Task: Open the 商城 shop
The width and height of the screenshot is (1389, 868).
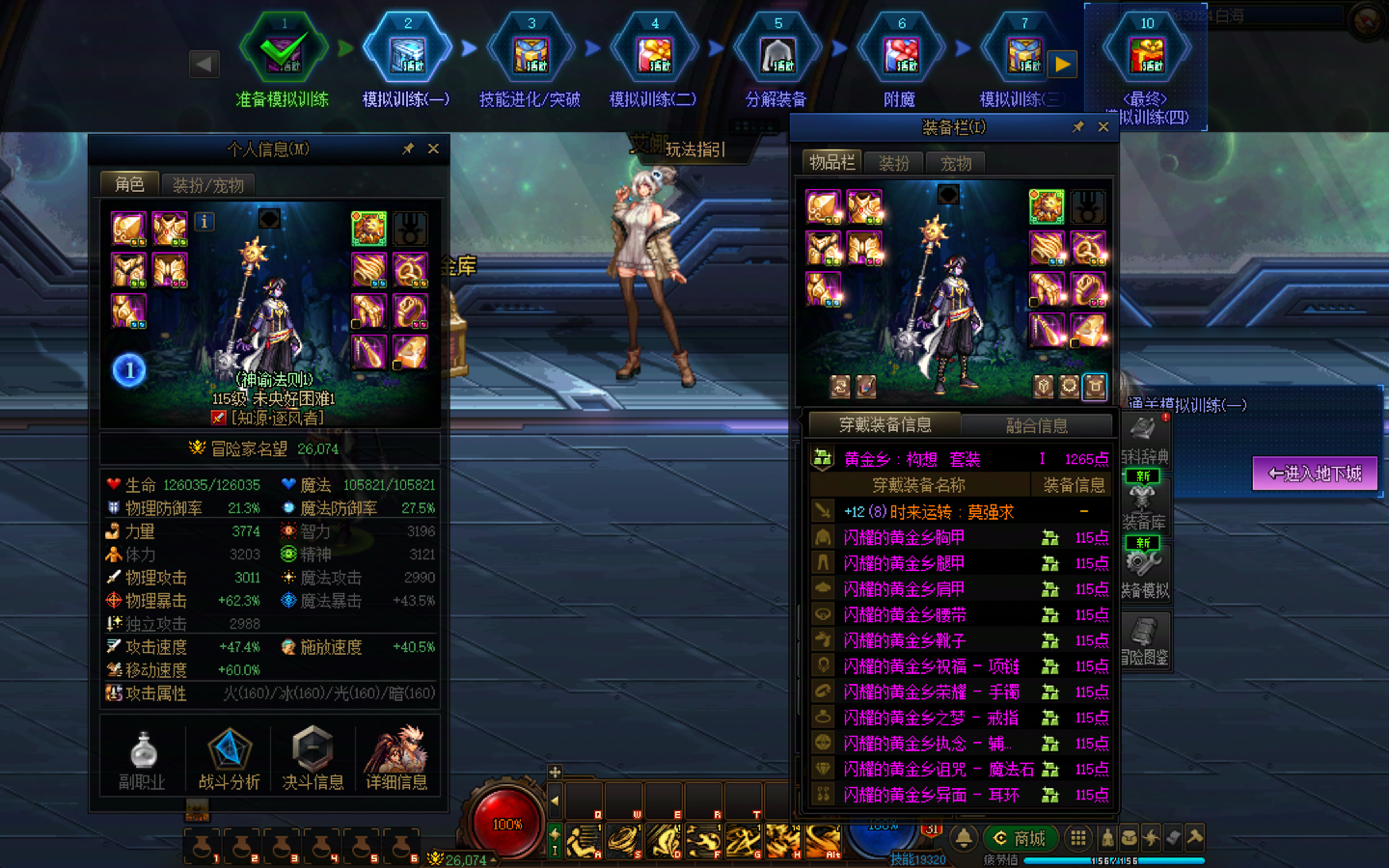Action: coord(1021,838)
